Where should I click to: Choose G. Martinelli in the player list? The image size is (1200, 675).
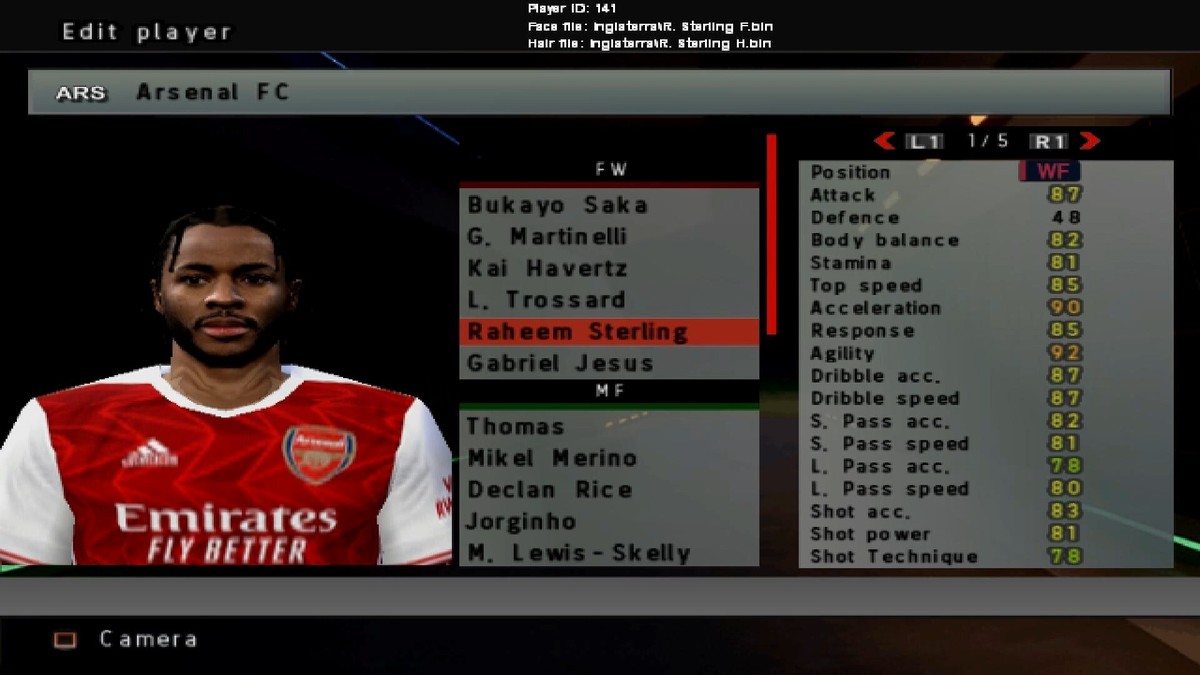point(547,237)
